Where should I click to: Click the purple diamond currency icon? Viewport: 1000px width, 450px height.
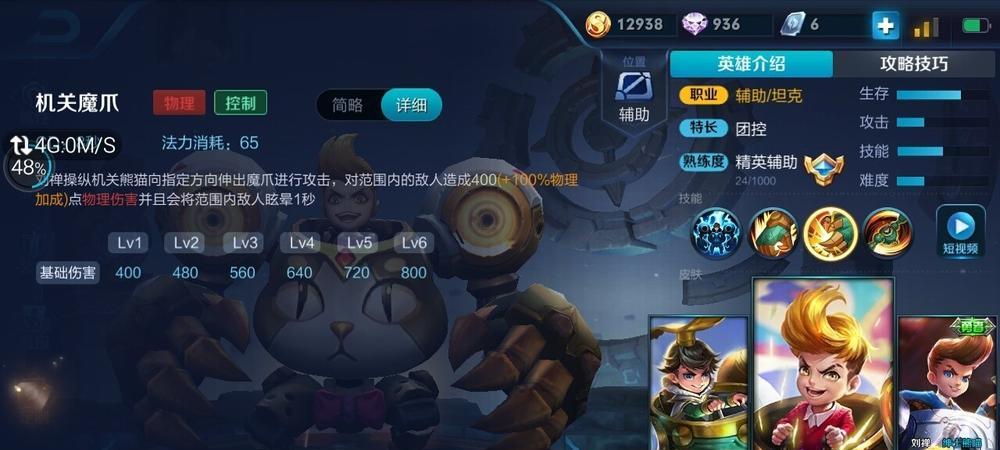[693, 24]
